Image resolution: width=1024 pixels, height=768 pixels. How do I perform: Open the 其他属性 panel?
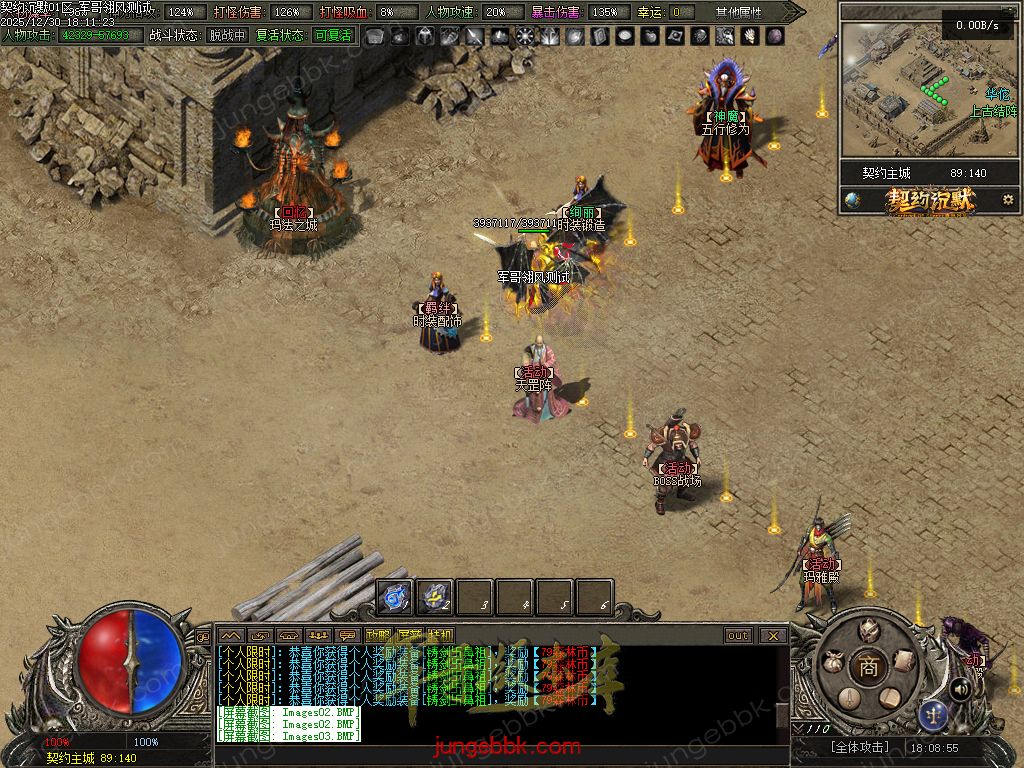[739, 12]
